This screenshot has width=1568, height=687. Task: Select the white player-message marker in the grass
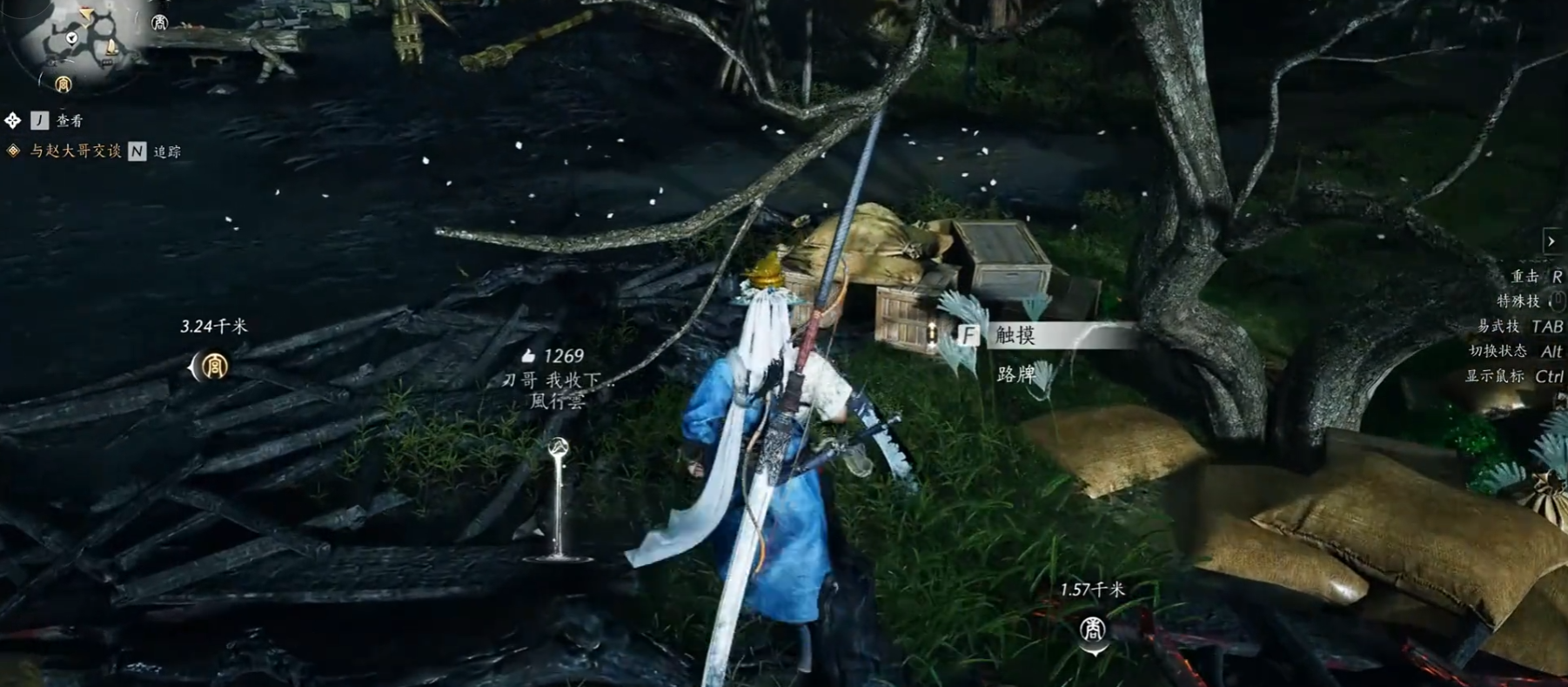point(559,448)
